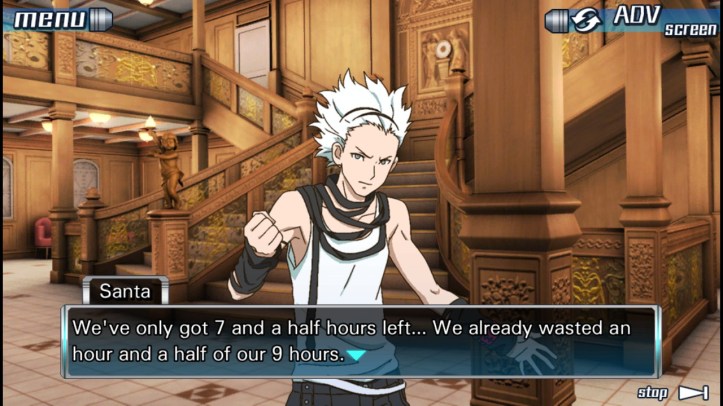This screenshot has height=406, width=723.
Task: Advance Santa's dialogue text box
Action: (x=360, y=341)
